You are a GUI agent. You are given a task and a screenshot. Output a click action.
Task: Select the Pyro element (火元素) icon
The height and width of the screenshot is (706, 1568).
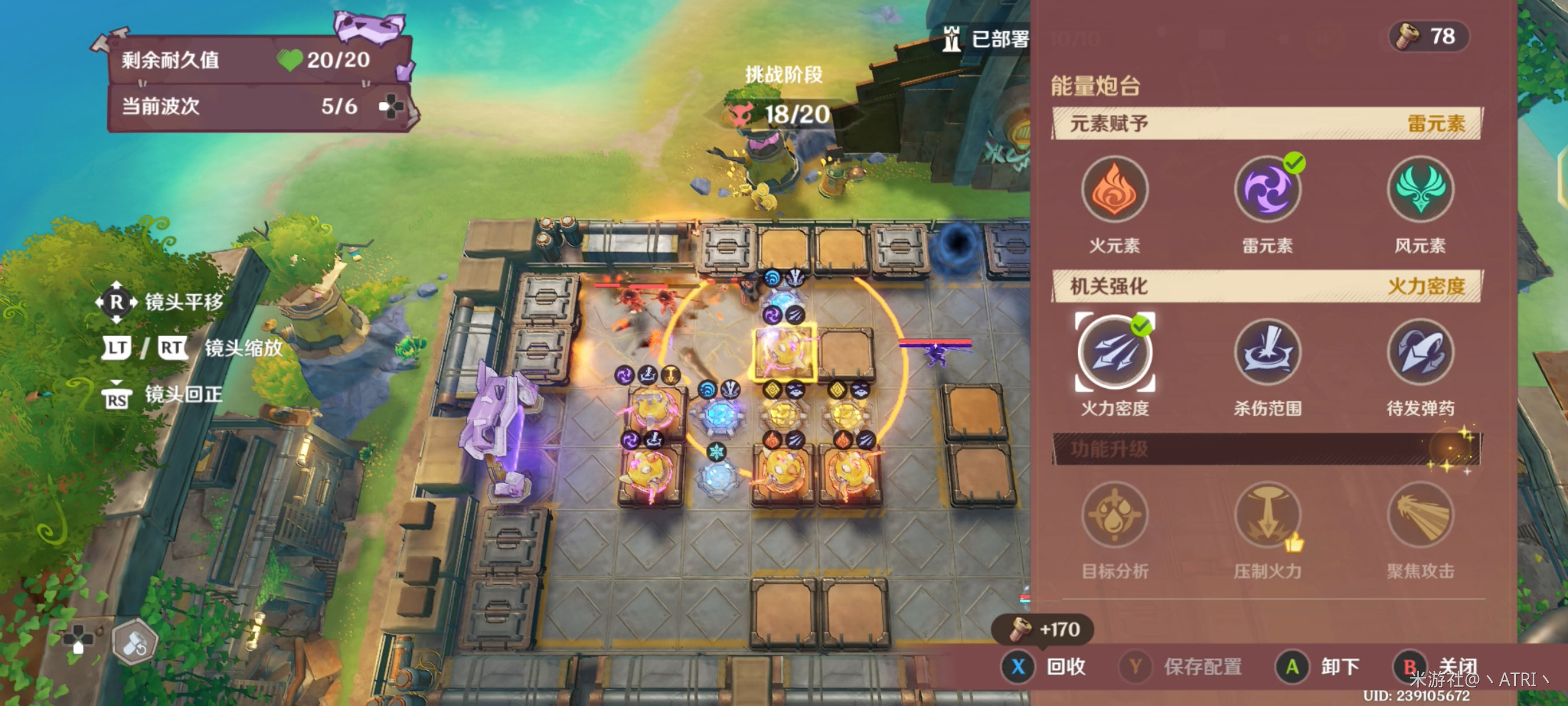[1114, 189]
